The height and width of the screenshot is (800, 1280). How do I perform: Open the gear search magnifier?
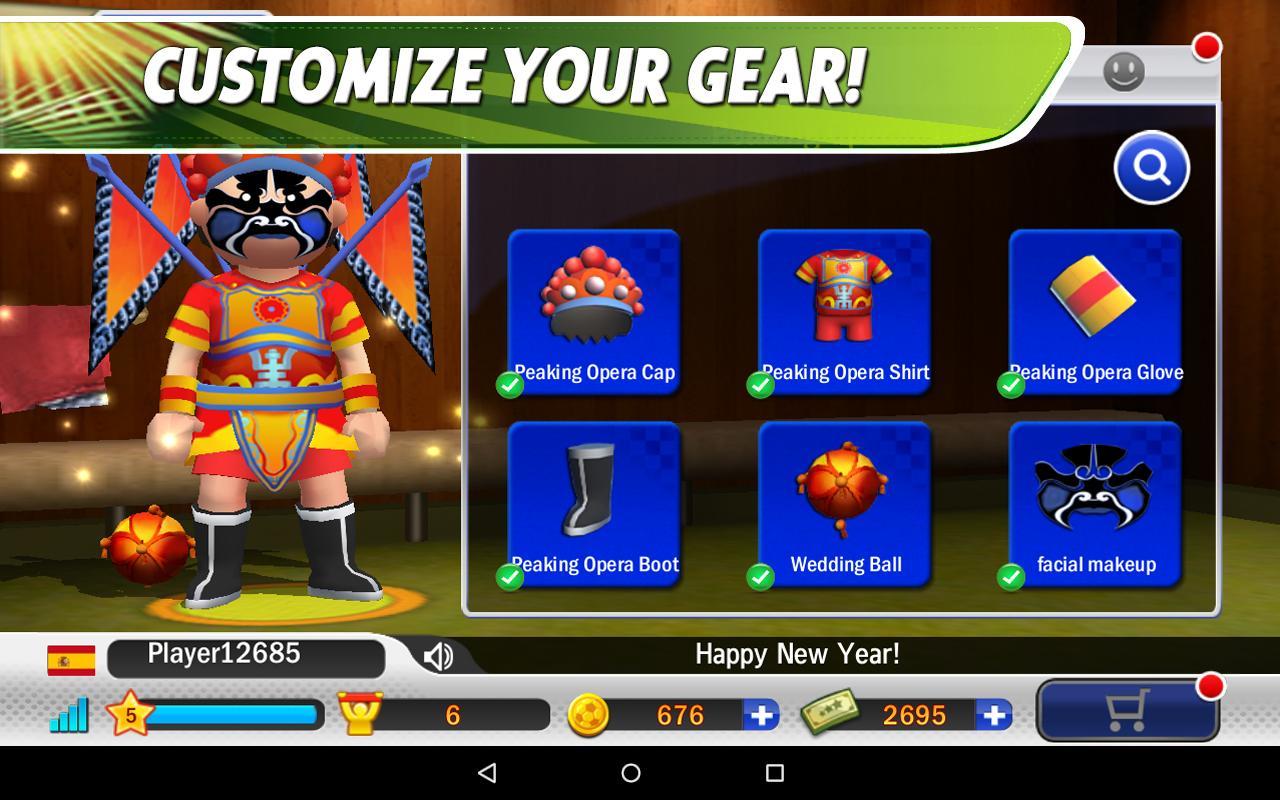(1151, 169)
